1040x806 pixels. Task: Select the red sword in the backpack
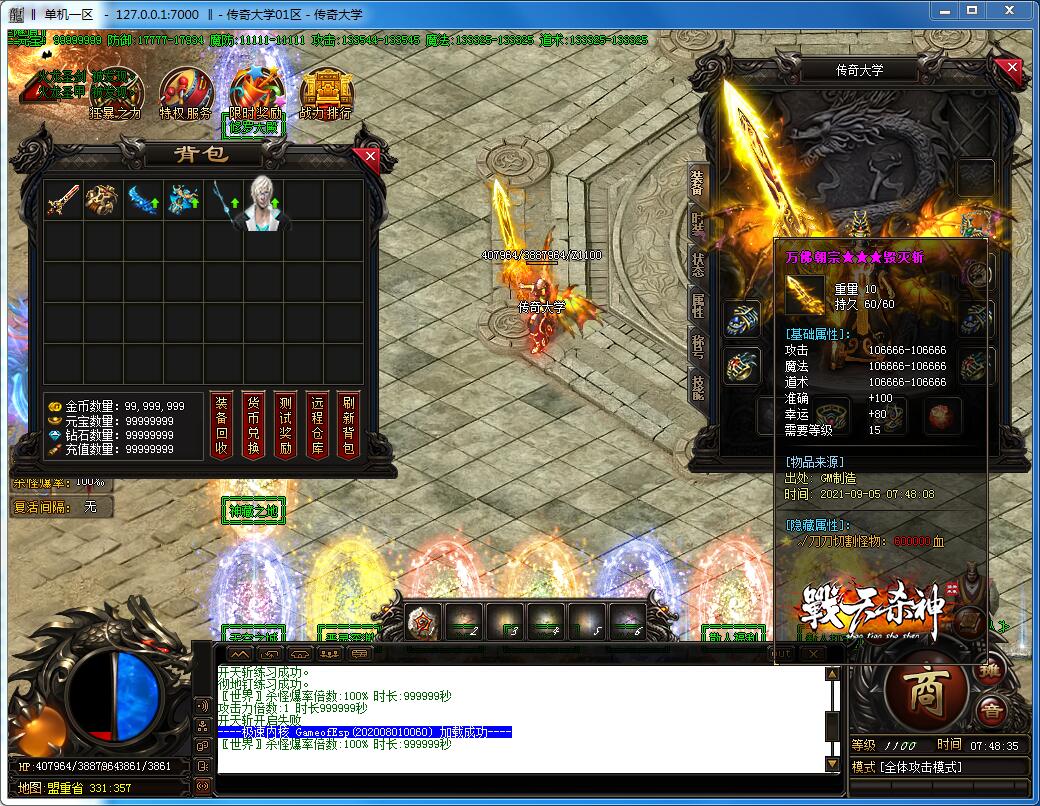(62, 201)
